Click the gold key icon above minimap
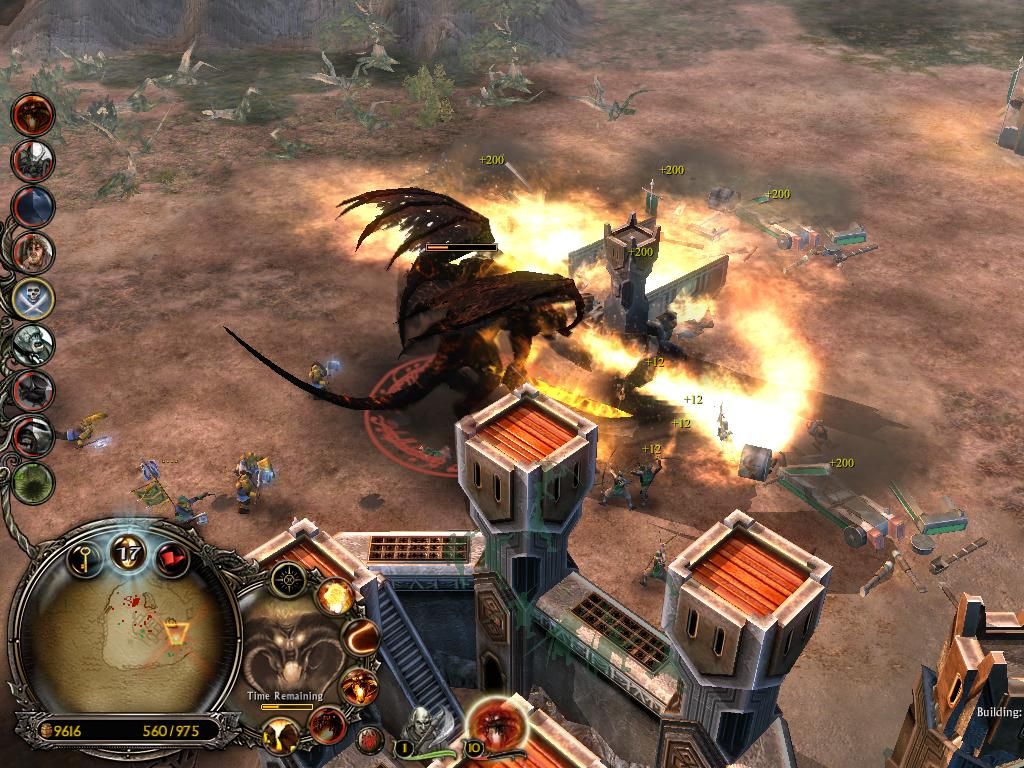The image size is (1024, 768). tap(86, 556)
